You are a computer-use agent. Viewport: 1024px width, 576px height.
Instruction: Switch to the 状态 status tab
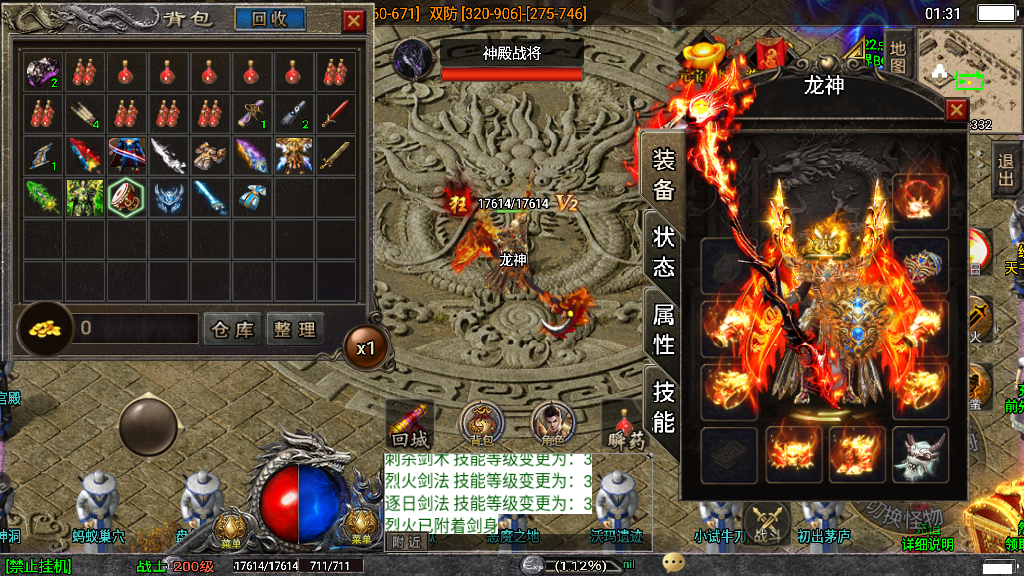(x=663, y=251)
